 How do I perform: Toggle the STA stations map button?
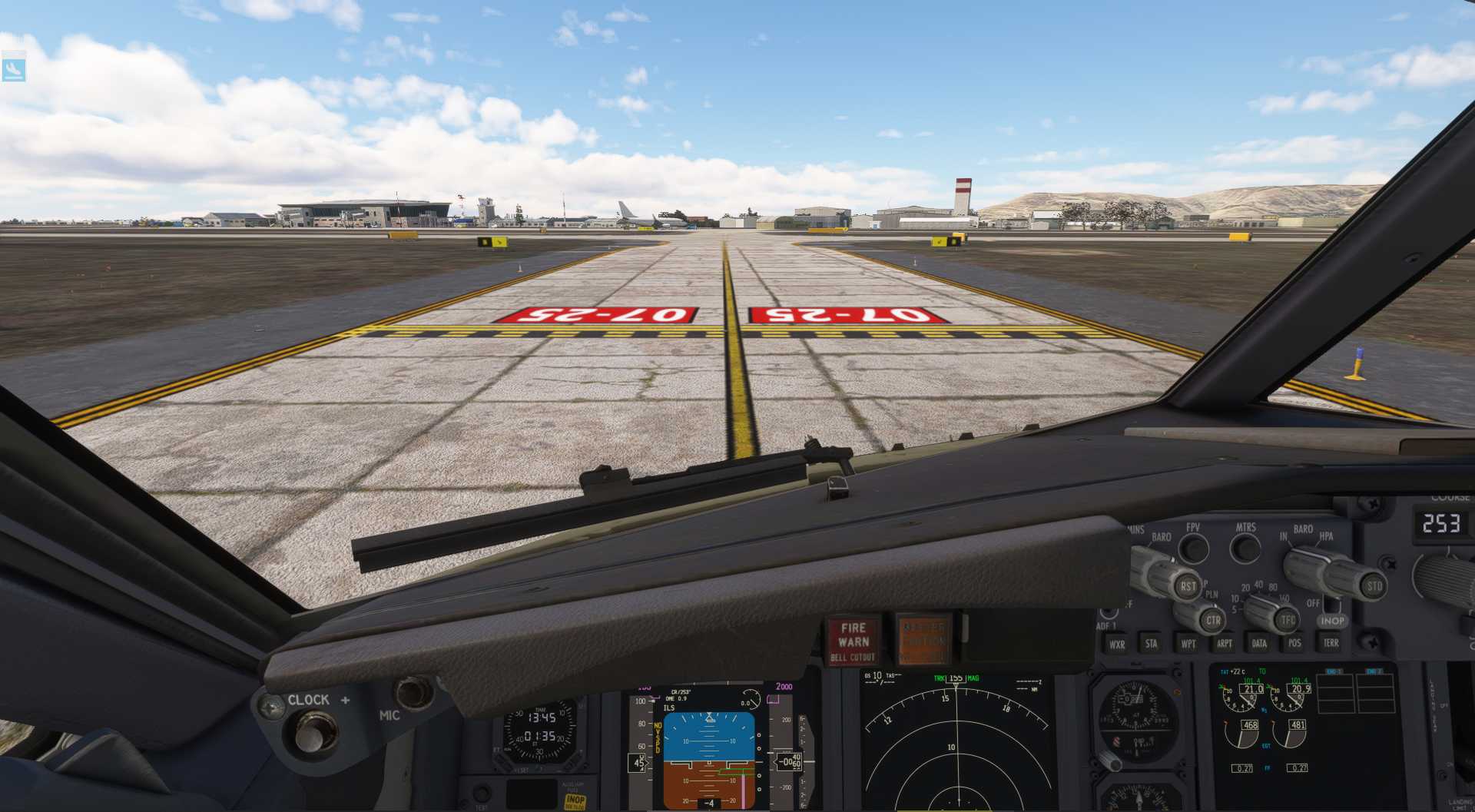(x=1151, y=644)
